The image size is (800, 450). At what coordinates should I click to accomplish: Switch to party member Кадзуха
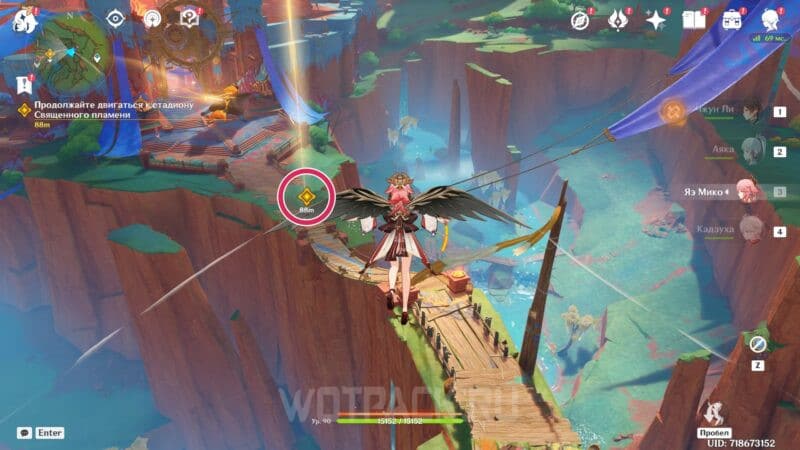[750, 229]
